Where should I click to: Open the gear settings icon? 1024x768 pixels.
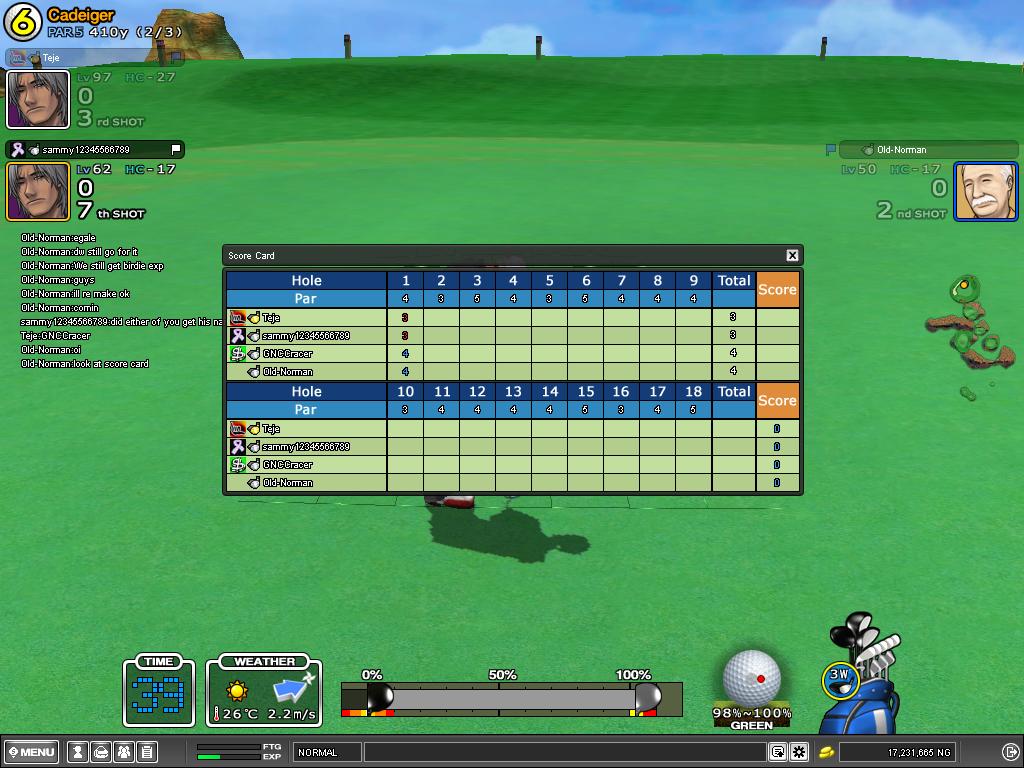click(x=799, y=752)
